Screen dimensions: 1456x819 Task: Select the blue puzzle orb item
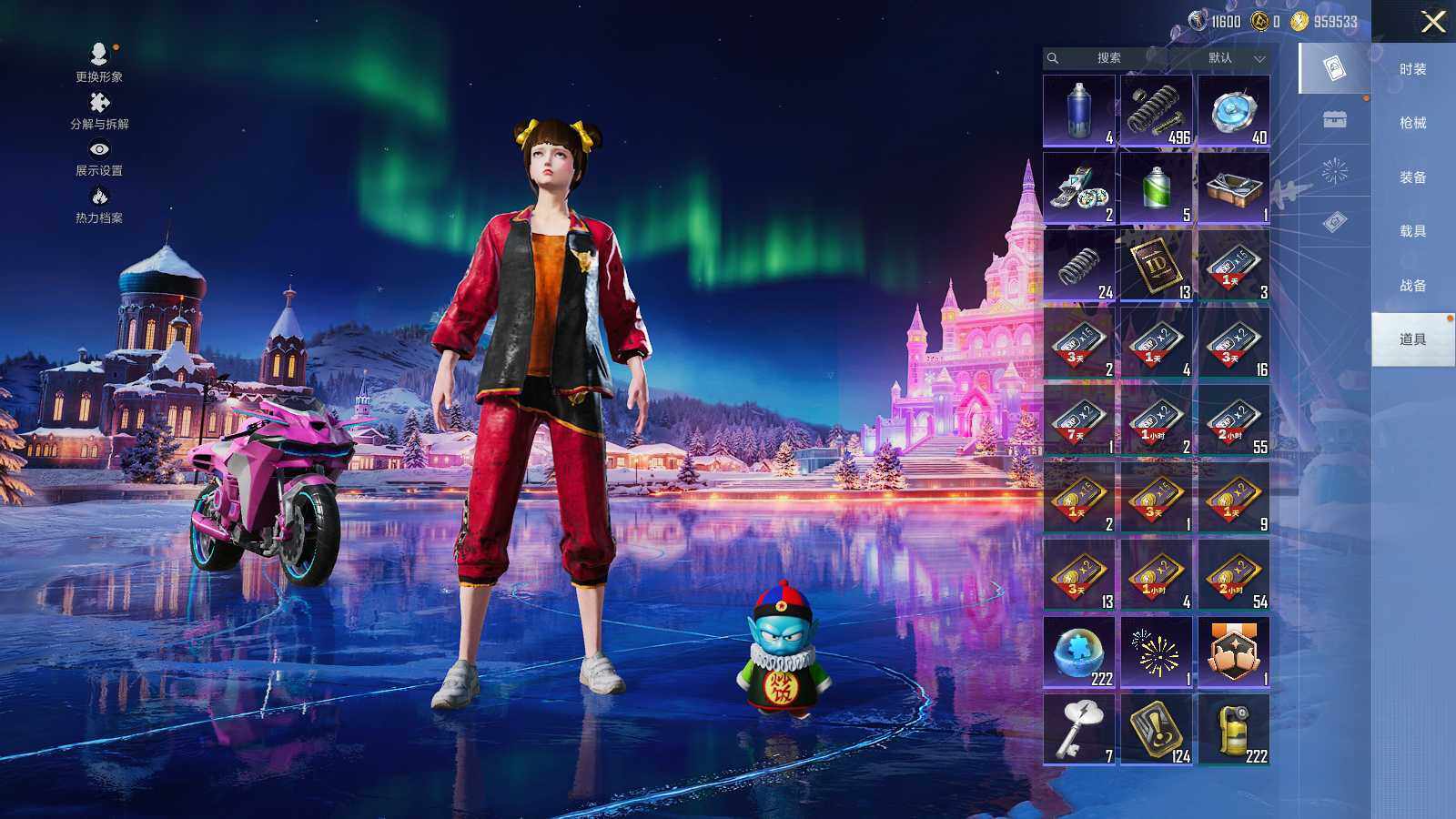(x=1079, y=652)
